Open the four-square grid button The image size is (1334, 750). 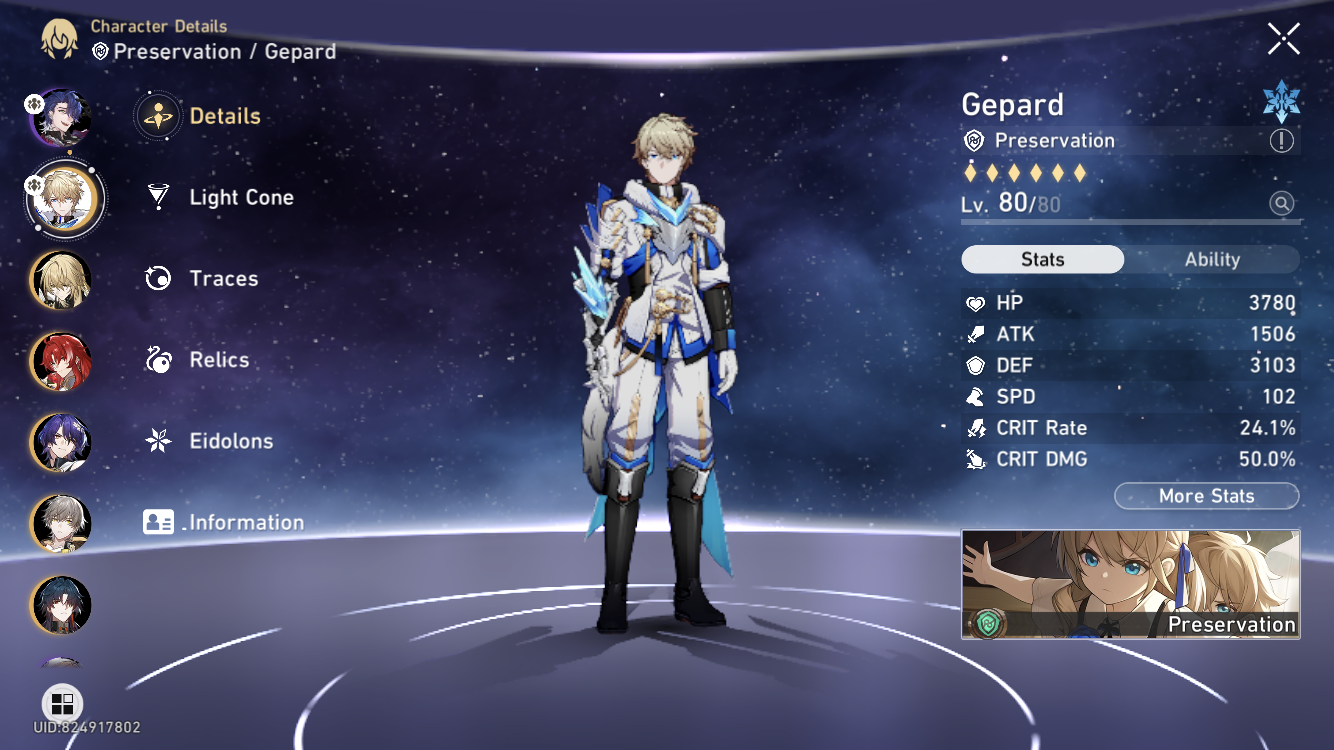(62, 702)
